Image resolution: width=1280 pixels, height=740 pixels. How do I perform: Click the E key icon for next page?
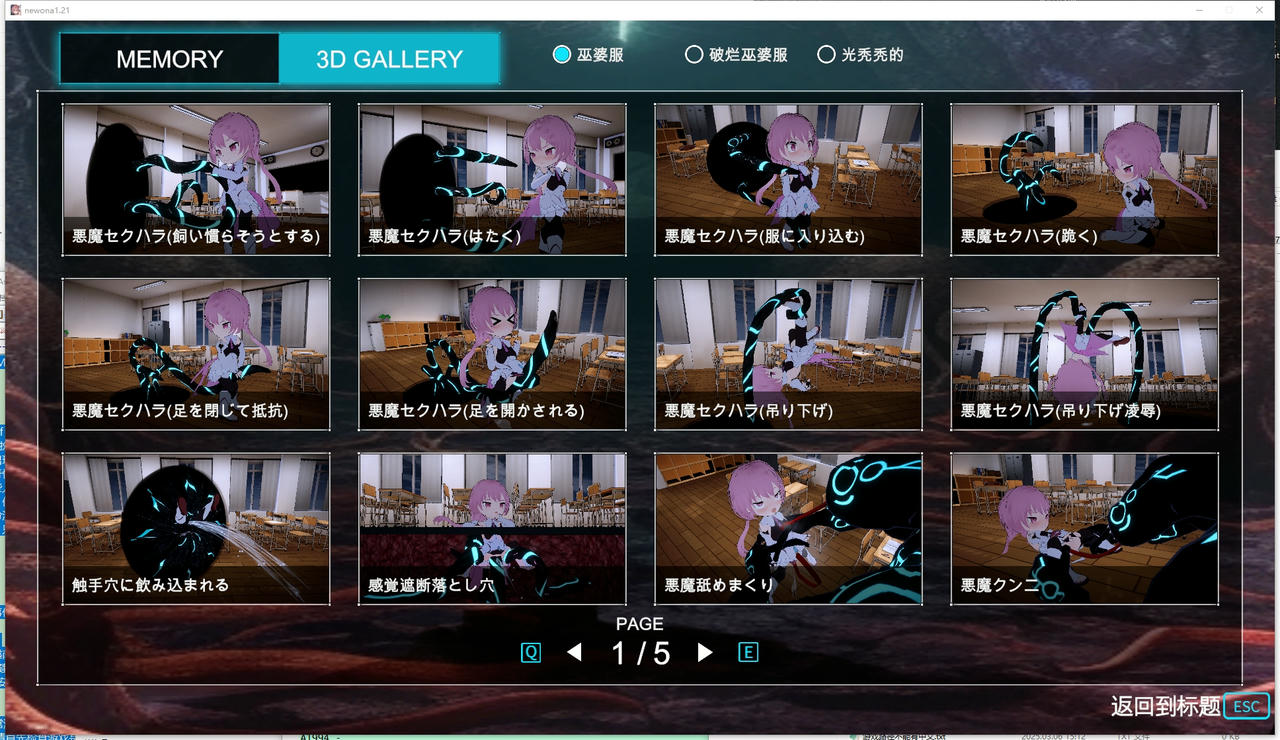point(749,650)
